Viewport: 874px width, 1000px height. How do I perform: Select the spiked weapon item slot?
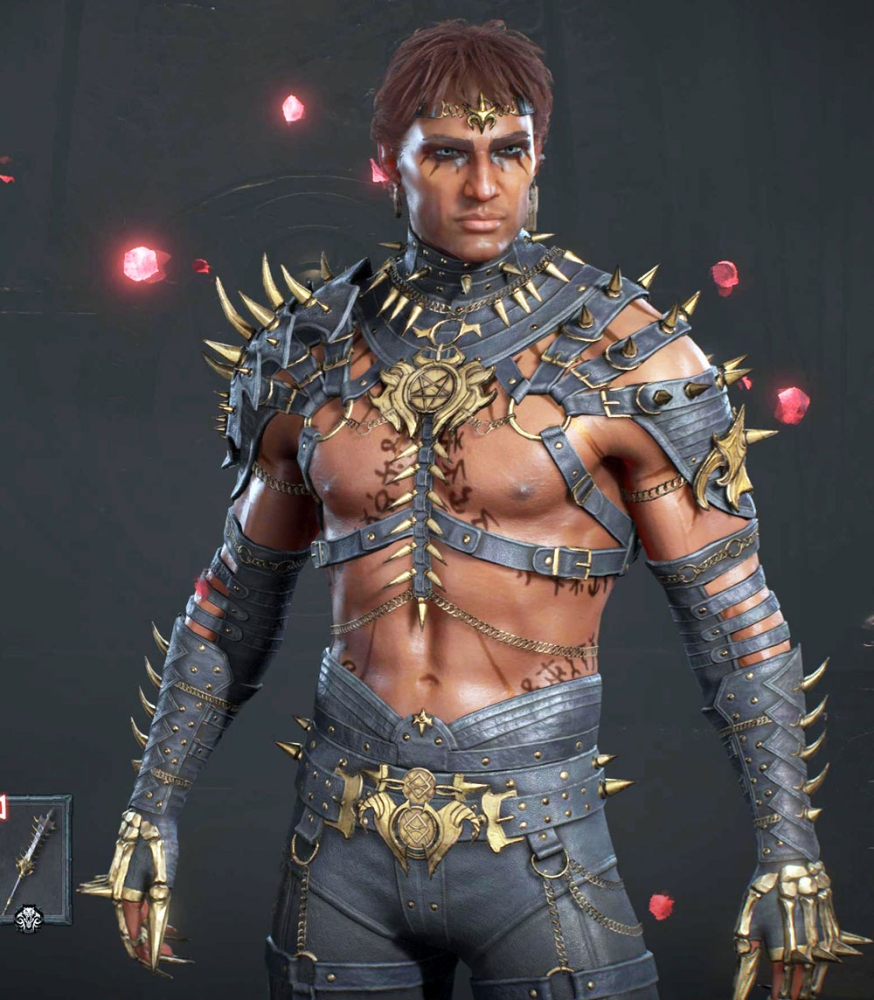(x=33, y=857)
